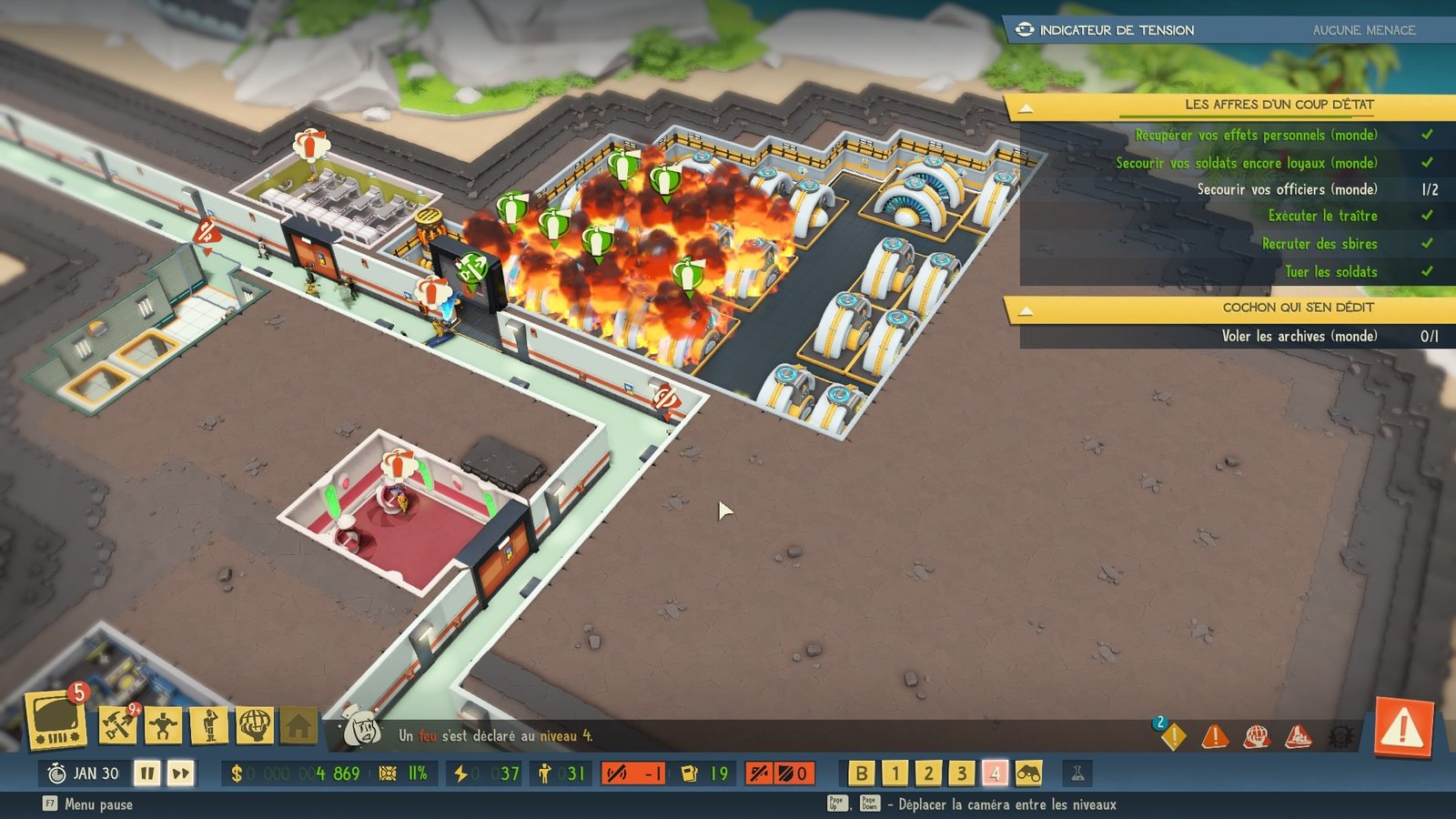Open the hammer-and-wrench build menu
1456x819 pixels.
coord(117,725)
